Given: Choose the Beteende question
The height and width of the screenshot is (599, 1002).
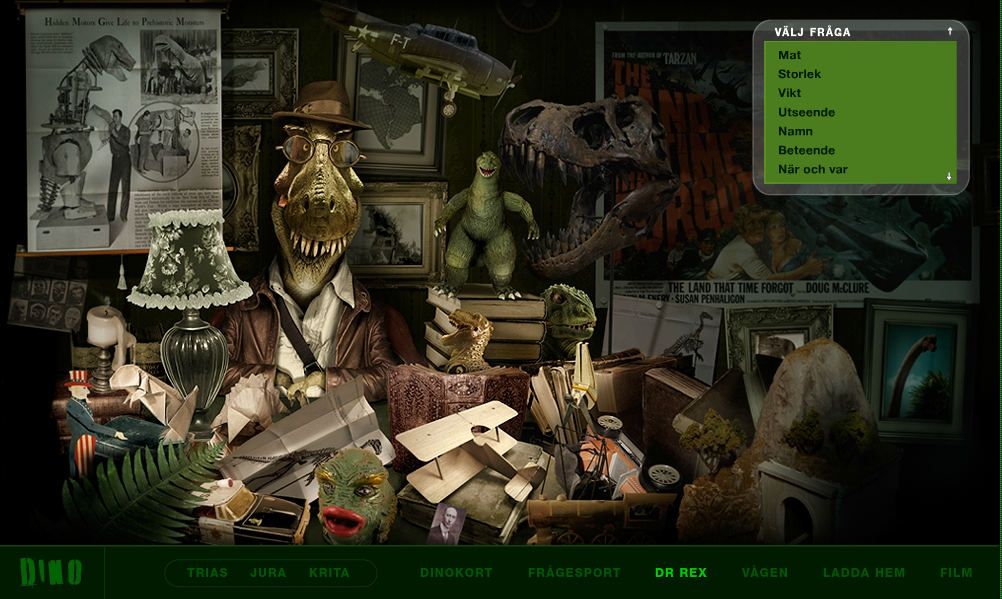Looking at the screenshot, I should pos(806,150).
